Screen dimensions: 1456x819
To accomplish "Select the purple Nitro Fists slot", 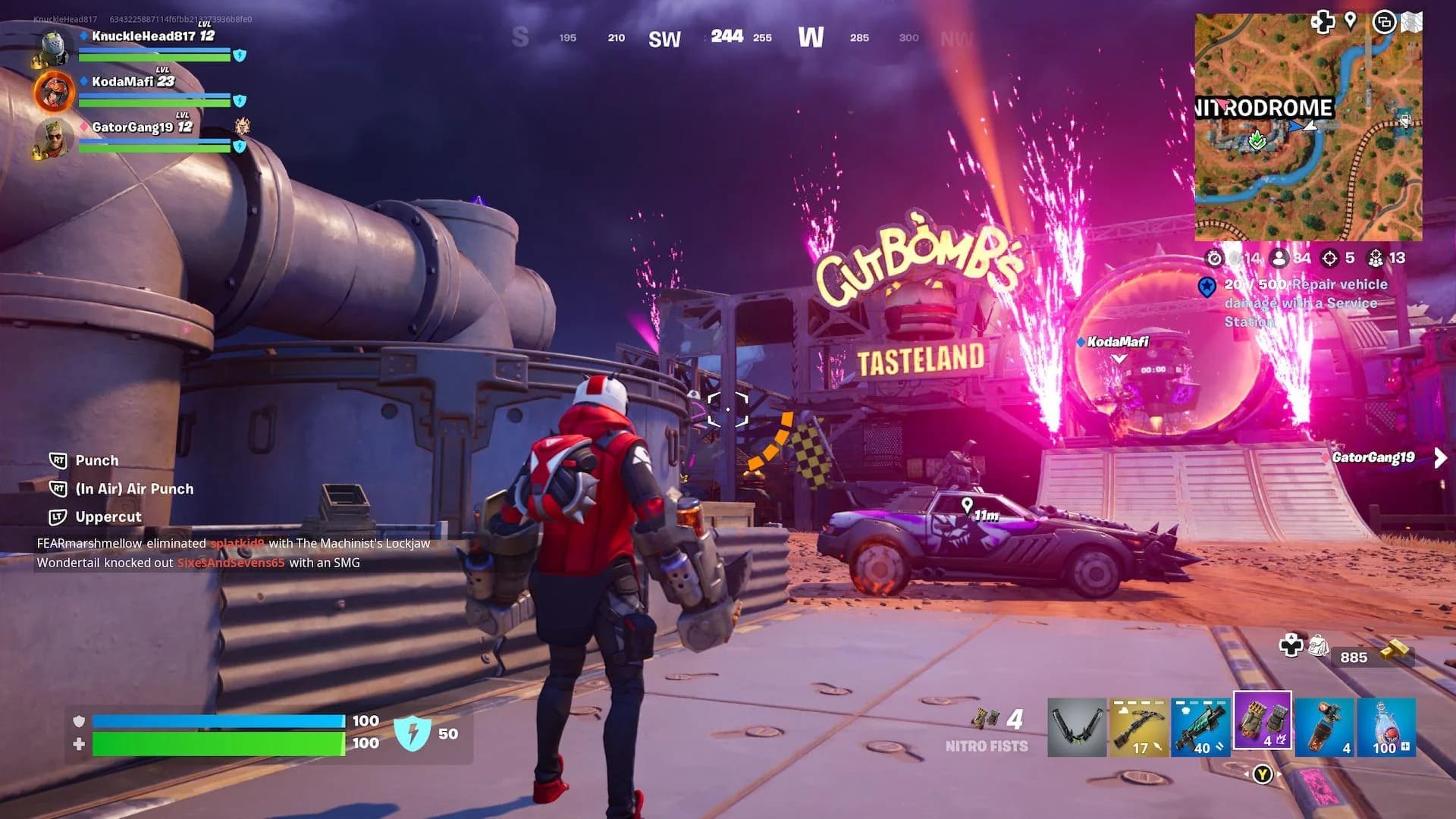I will (1263, 720).
